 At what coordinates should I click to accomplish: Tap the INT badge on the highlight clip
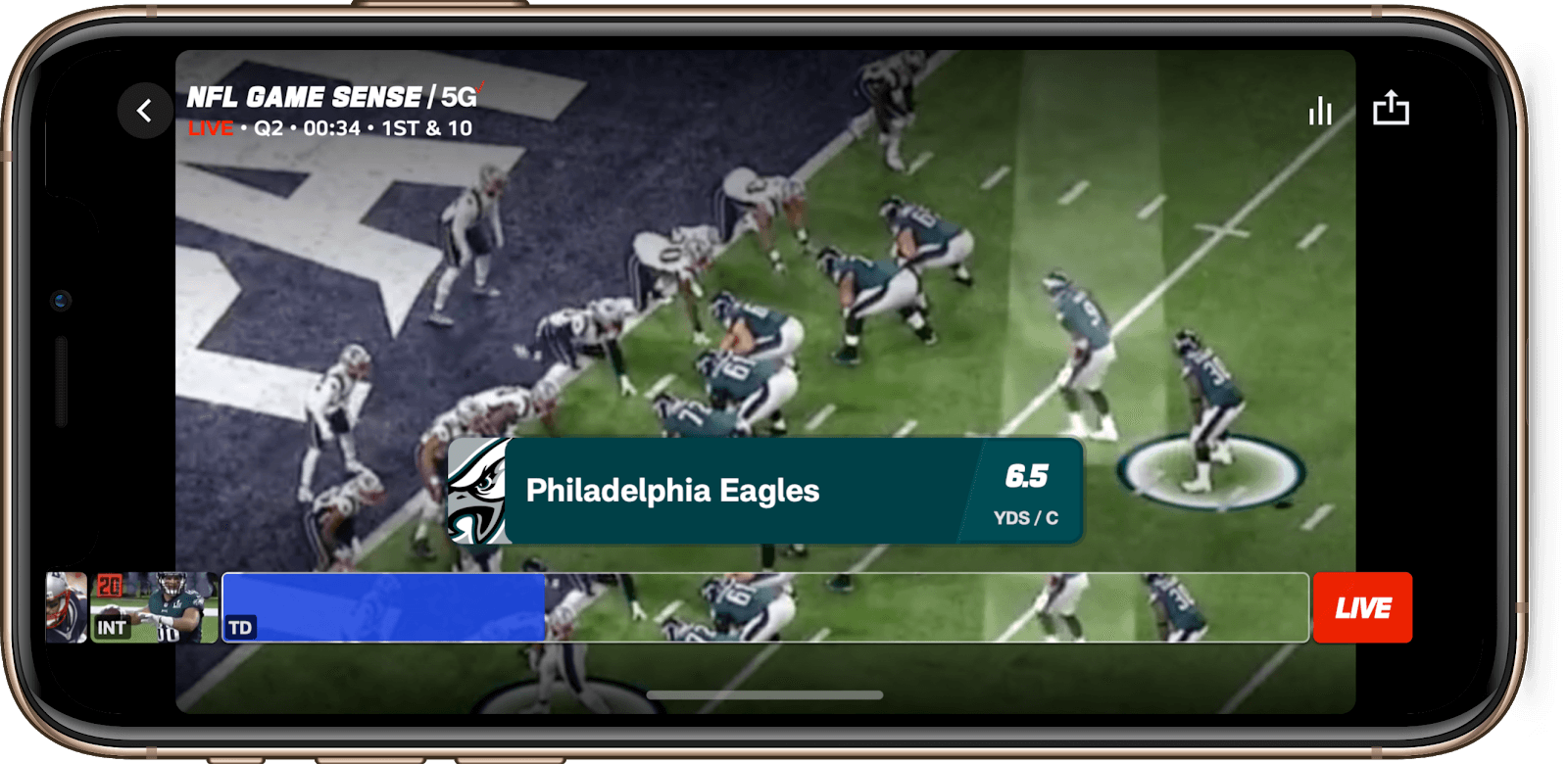click(x=112, y=629)
